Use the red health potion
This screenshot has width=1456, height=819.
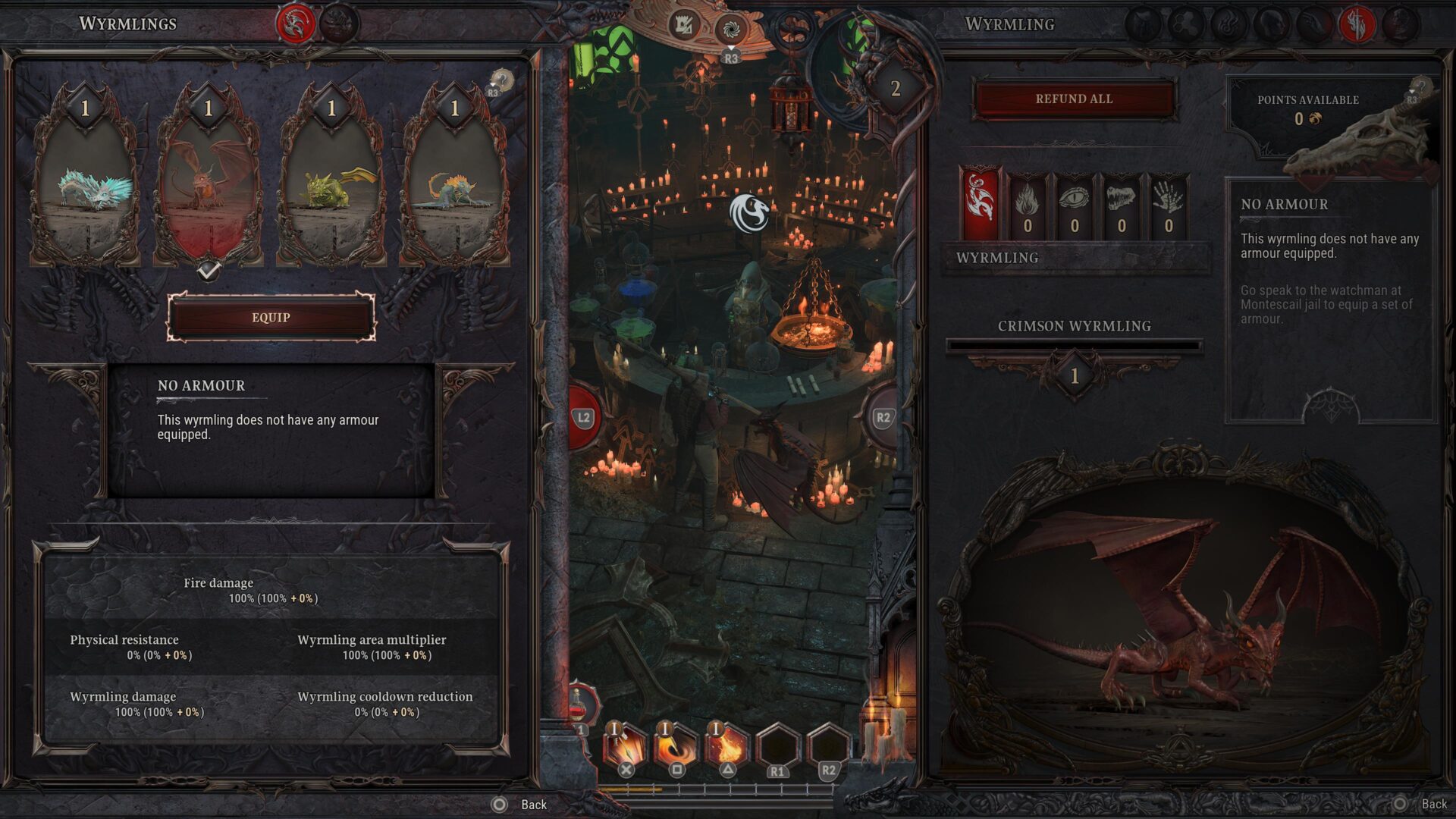coord(579,706)
